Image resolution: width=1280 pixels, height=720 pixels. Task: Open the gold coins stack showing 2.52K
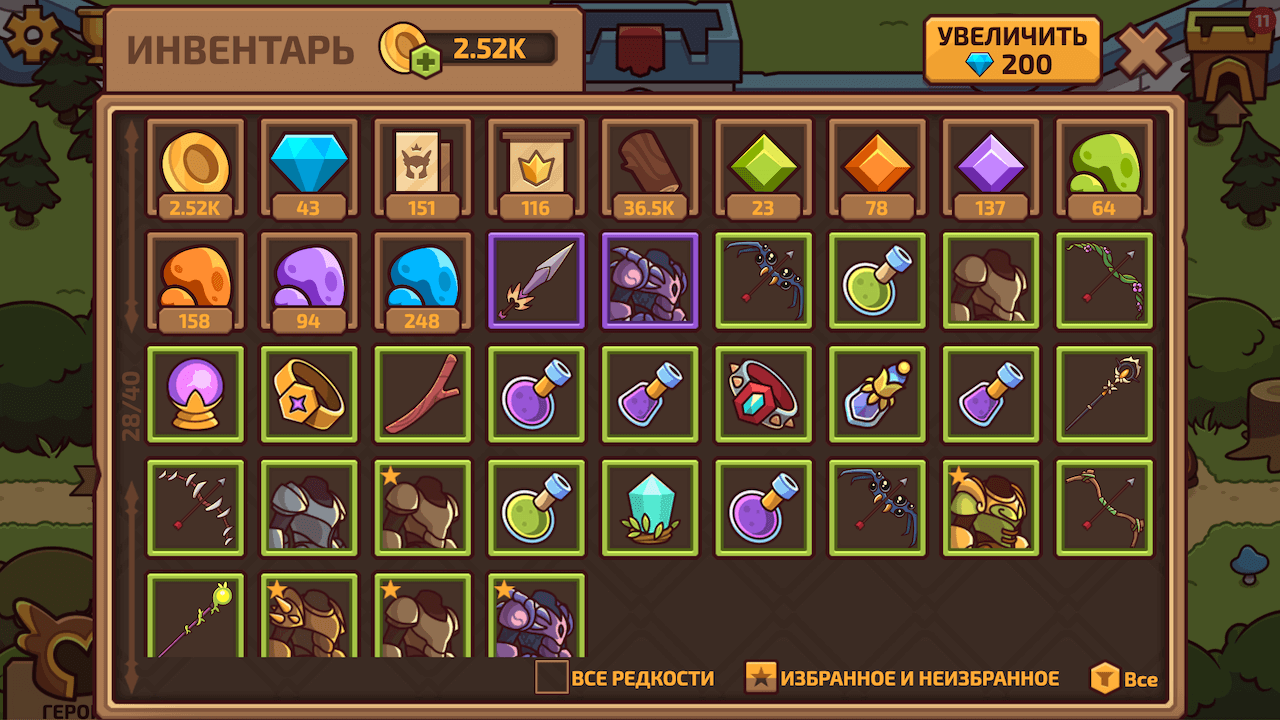[194, 167]
